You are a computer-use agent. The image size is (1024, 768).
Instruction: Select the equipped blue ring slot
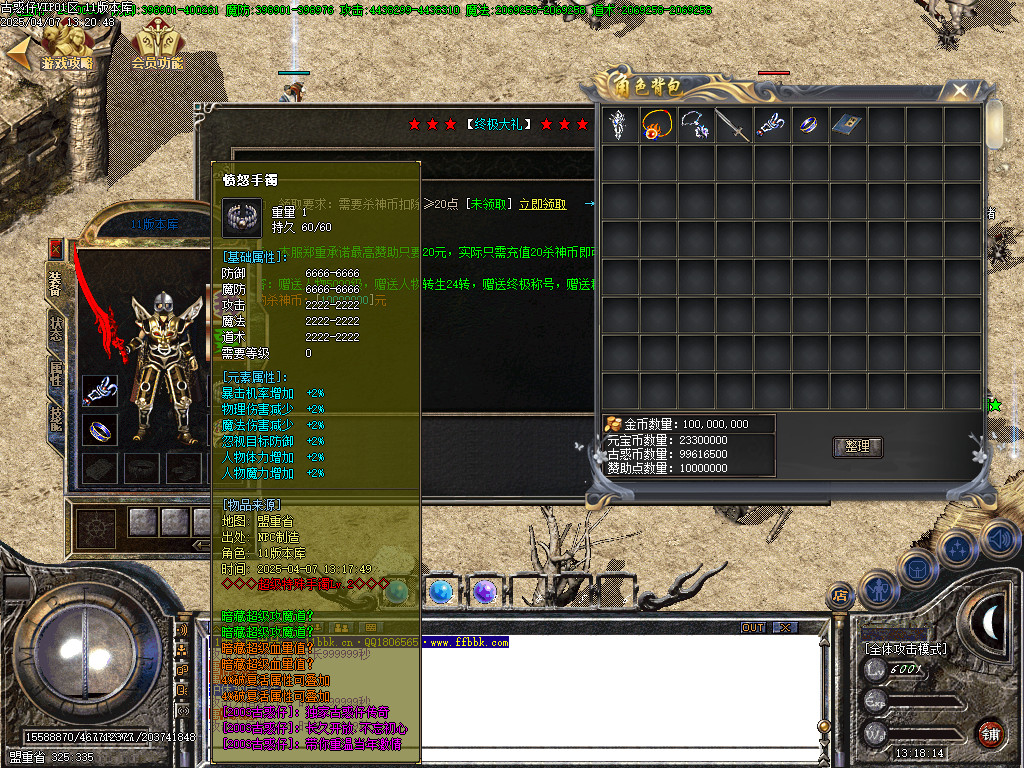(x=100, y=430)
